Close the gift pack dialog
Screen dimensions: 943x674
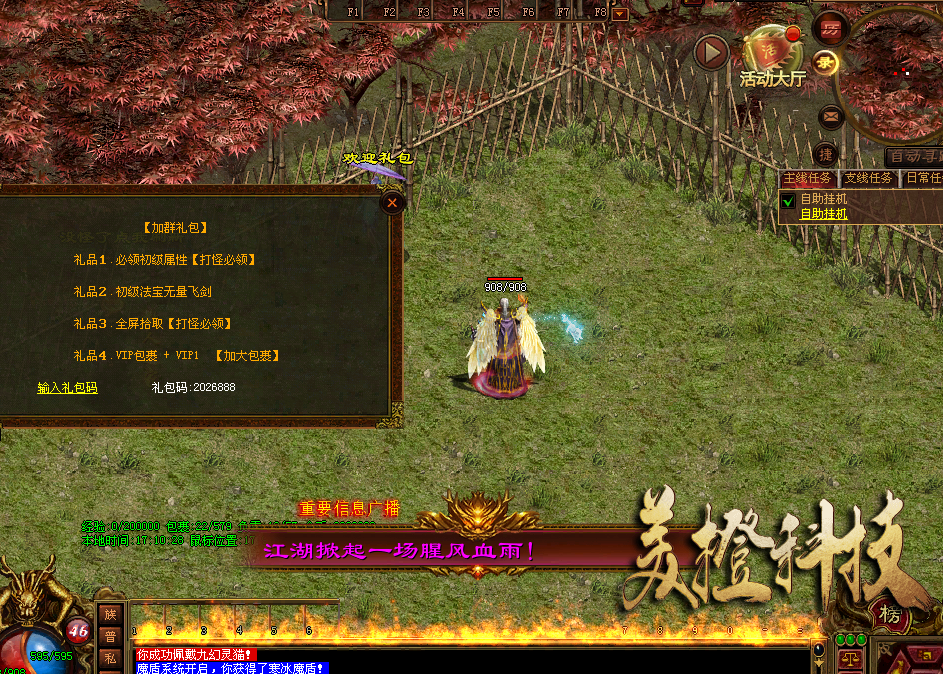click(393, 203)
